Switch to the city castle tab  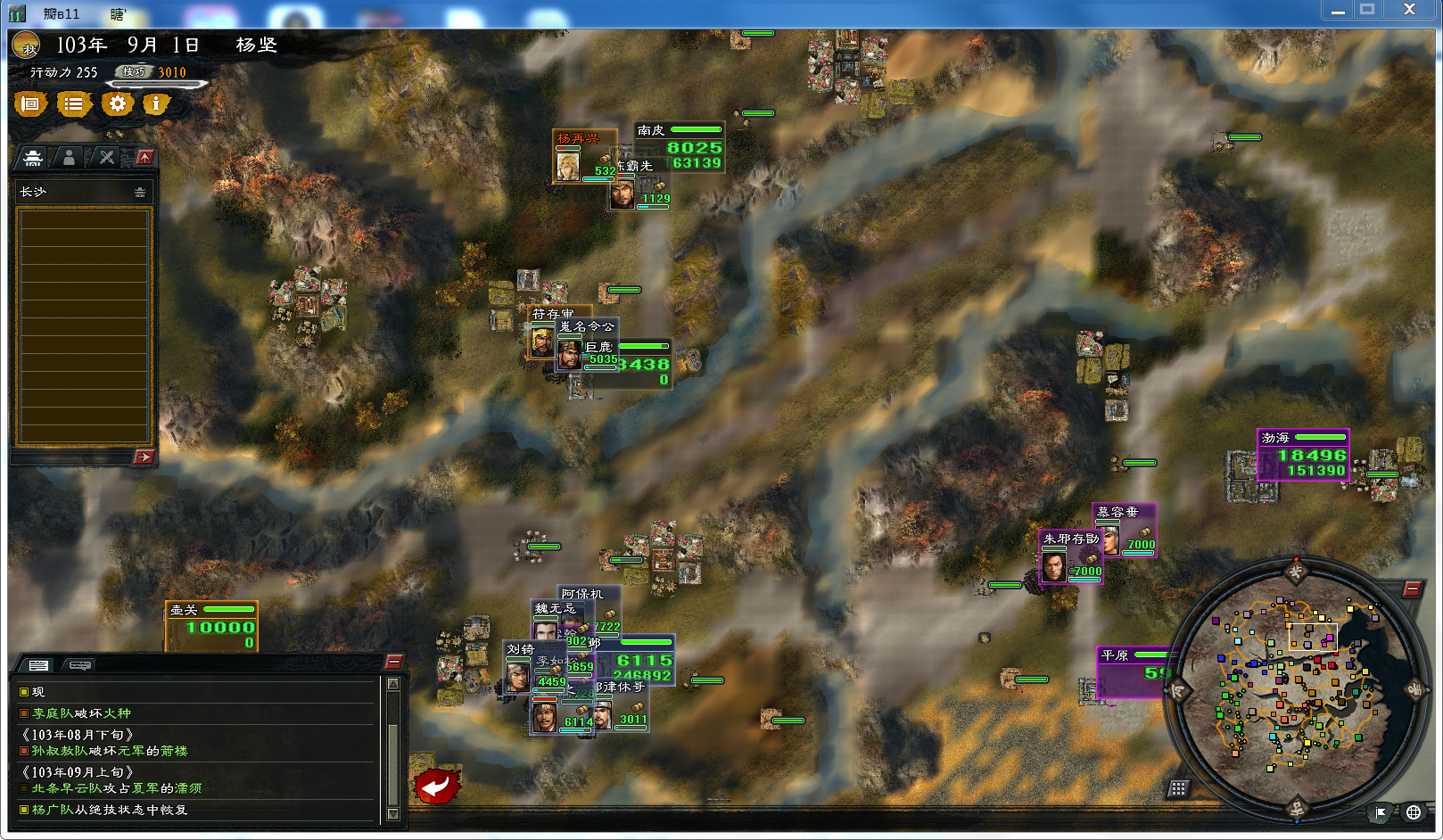pos(33,158)
